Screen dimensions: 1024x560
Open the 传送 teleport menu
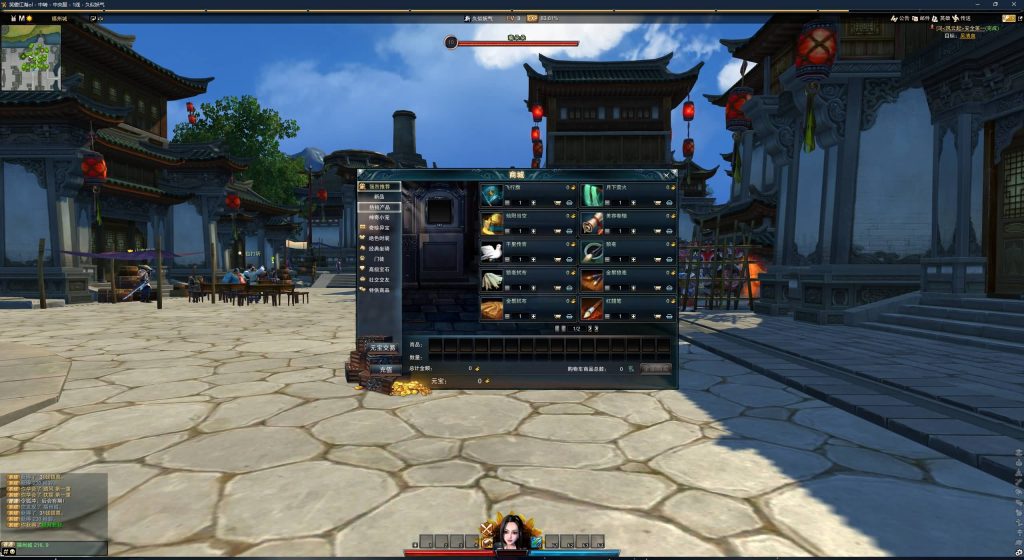click(x=960, y=18)
